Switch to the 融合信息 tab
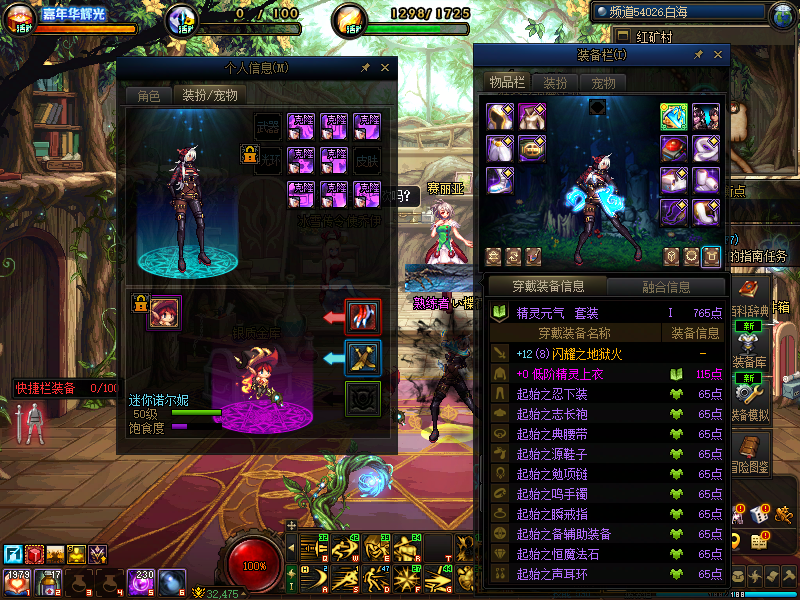Image resolution: width=800 pixels, height=600 pixels. 666,287
